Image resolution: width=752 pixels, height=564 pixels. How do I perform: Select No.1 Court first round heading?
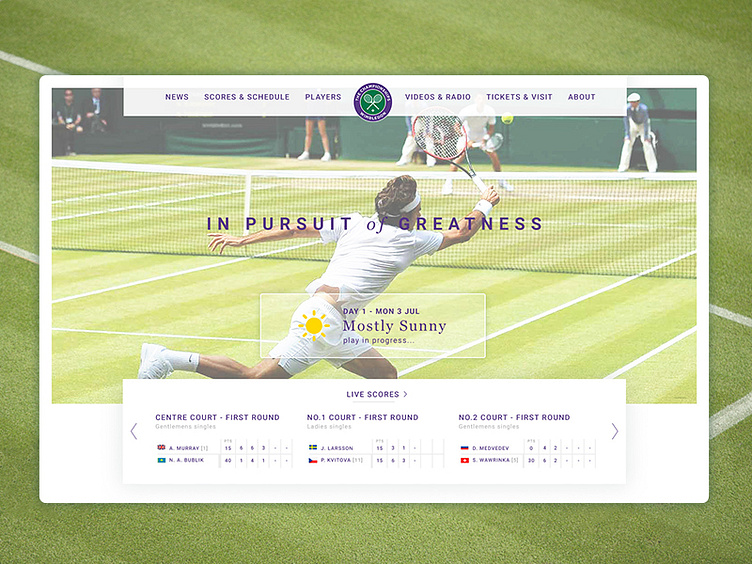pyautogui.click(x=362, y=417)
